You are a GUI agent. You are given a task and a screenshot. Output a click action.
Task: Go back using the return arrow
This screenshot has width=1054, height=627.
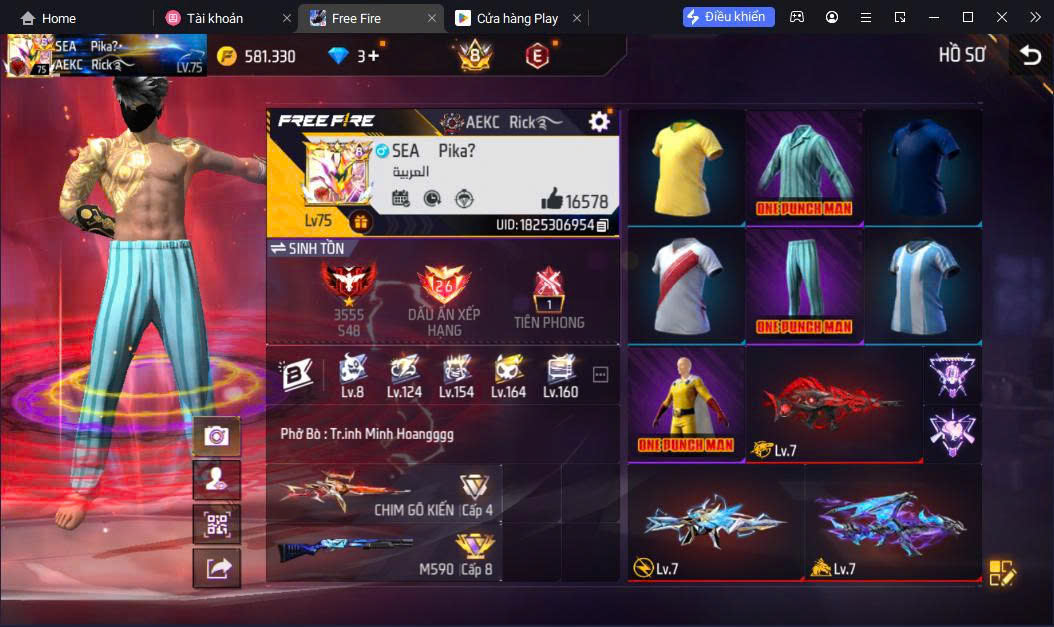click(x=1030, y=56)
